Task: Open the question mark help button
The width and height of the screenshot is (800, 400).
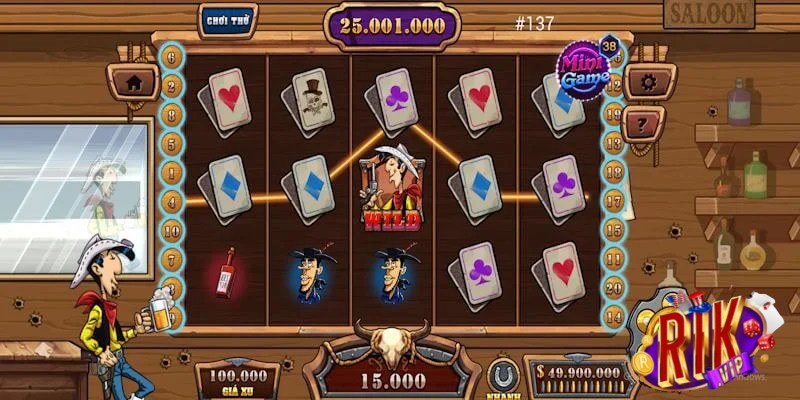Action: (x=643, y=124)
